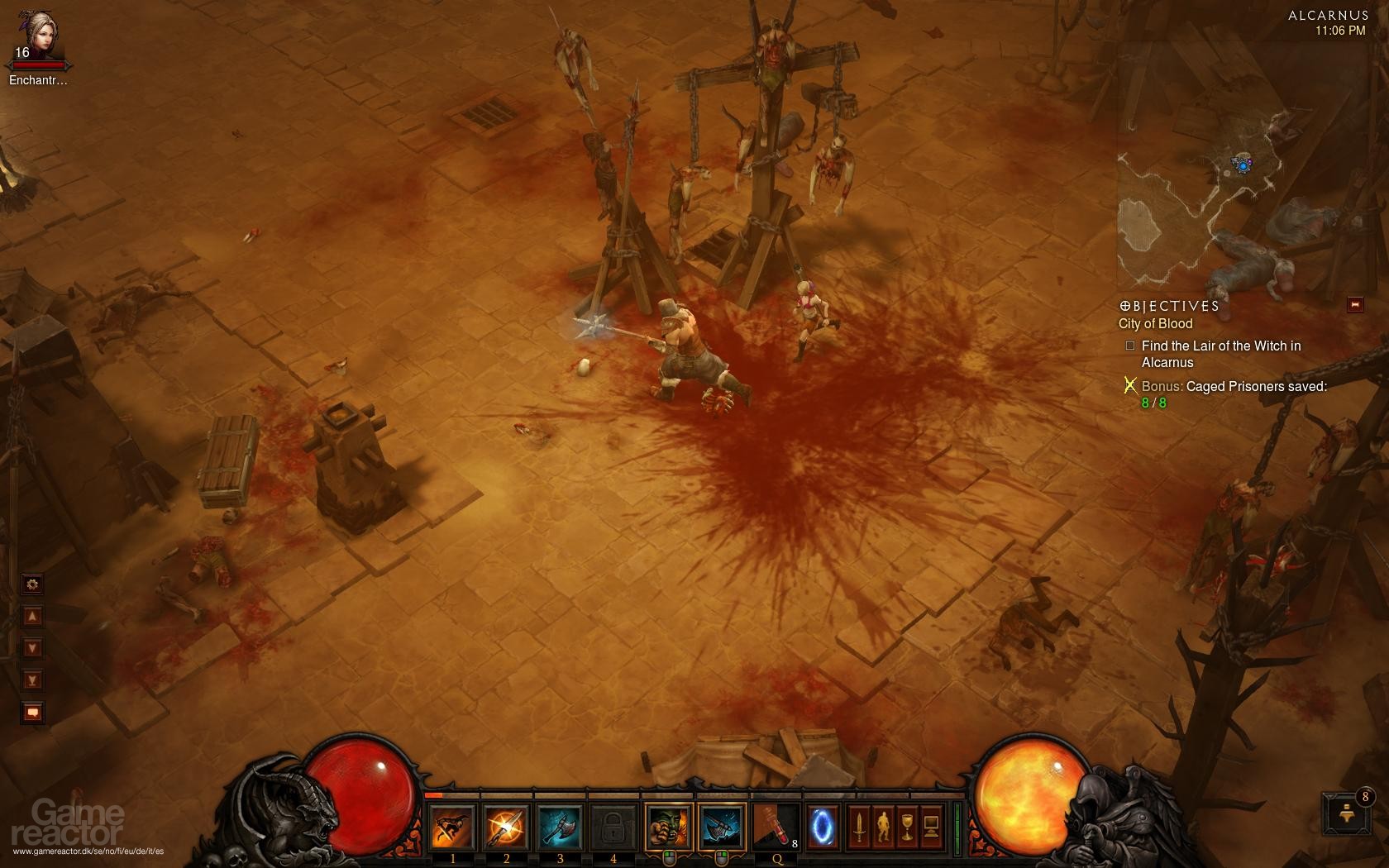Screen dimensions: 1389x868
Task: Activate the leaping warrior skill in slot 1
Action: (453, 827)
